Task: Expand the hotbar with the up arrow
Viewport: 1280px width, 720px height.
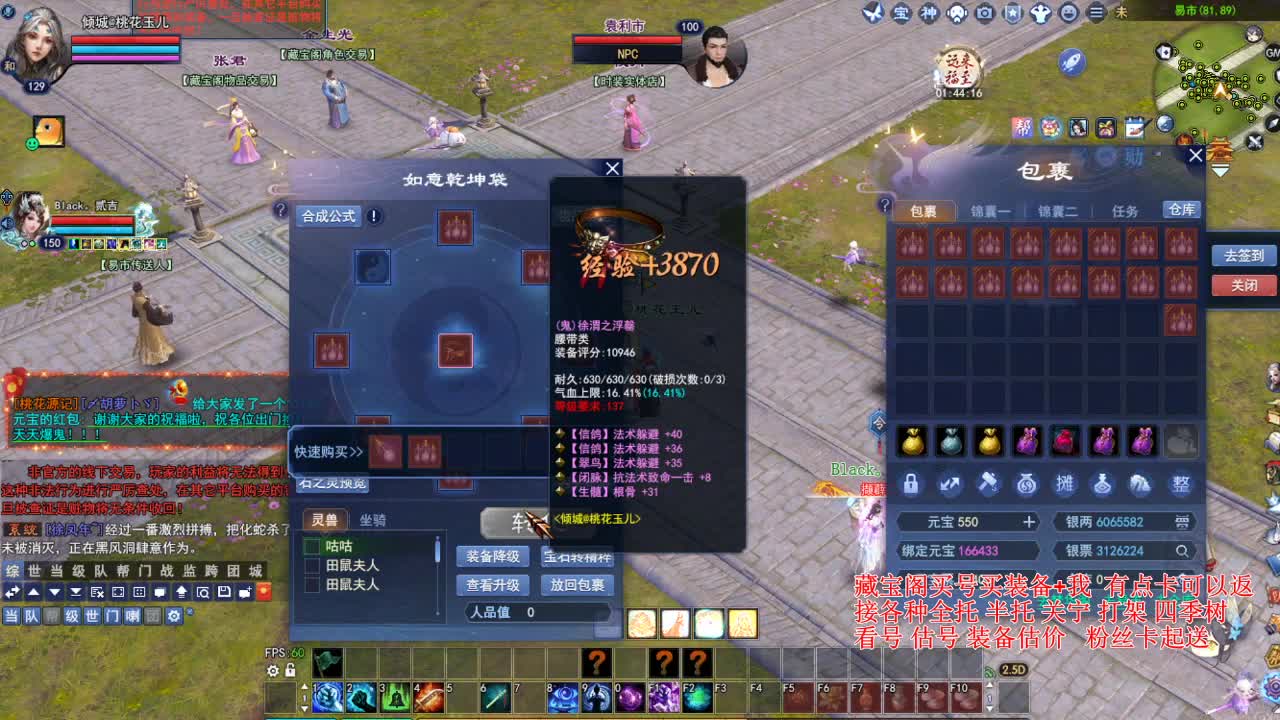Action: coord(304,687)
